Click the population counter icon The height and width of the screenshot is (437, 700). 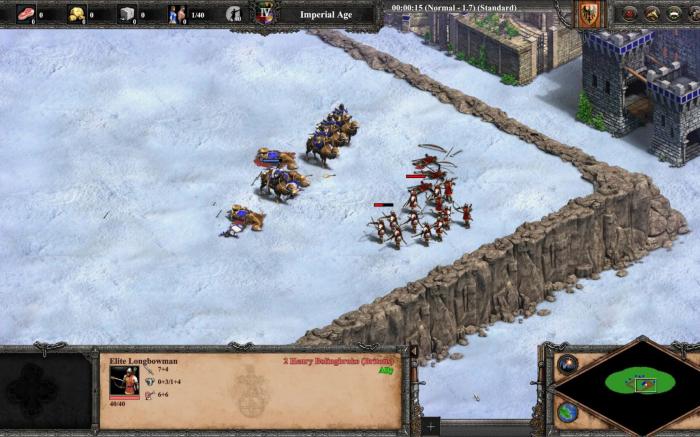pyautogui.click(x=177, y=14)
